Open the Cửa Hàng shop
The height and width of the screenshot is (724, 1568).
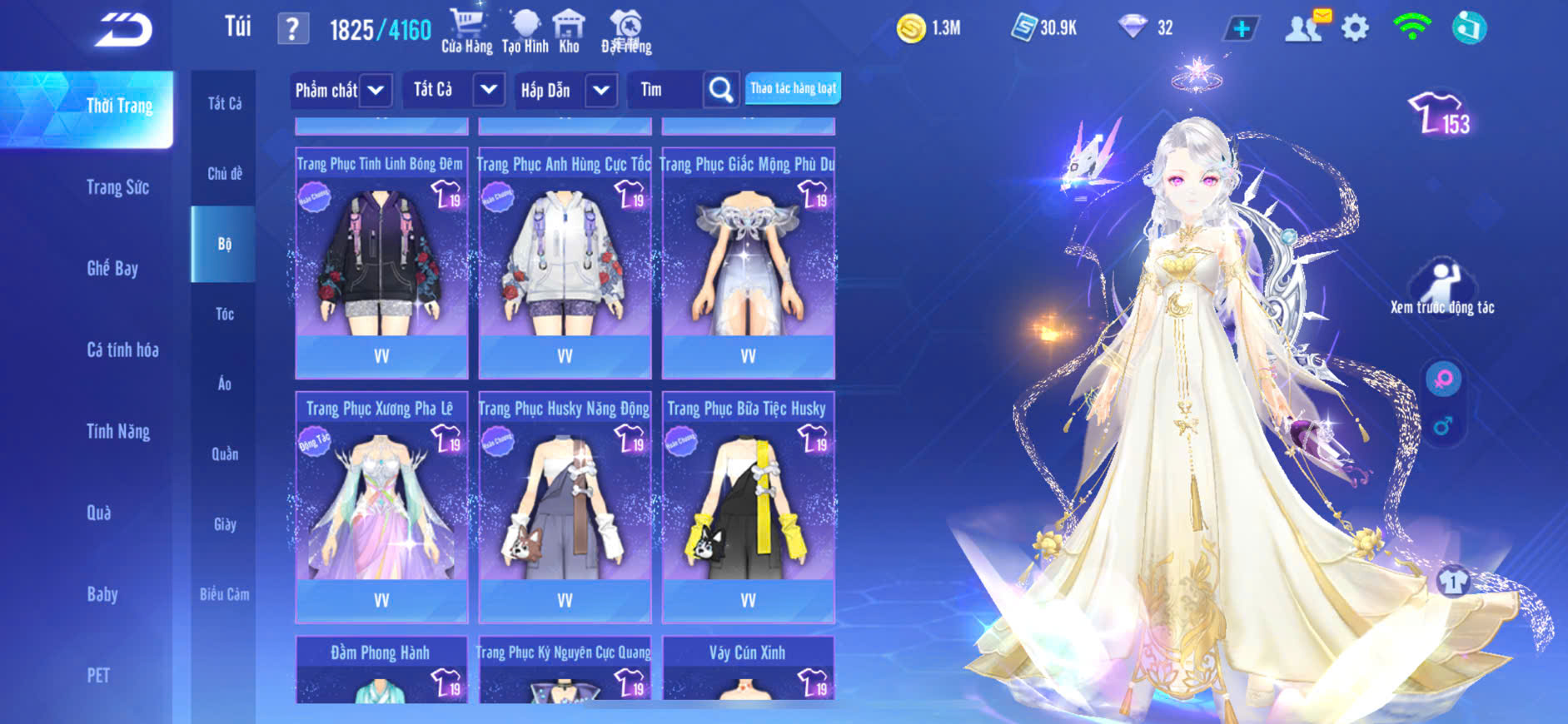[467, 31]
